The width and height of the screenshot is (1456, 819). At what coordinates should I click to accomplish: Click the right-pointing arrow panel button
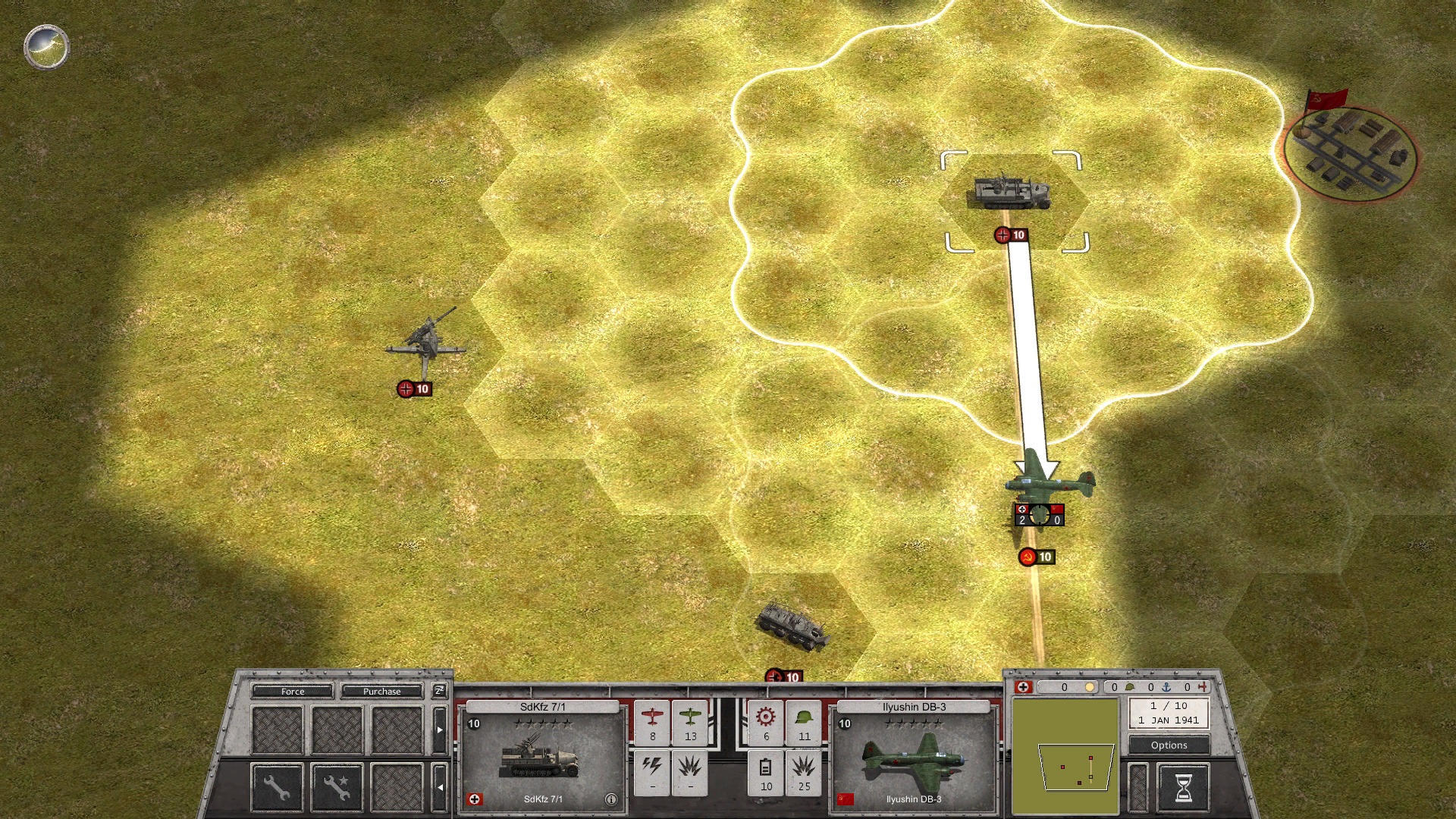pyautogui.click(x=439, y=730)
